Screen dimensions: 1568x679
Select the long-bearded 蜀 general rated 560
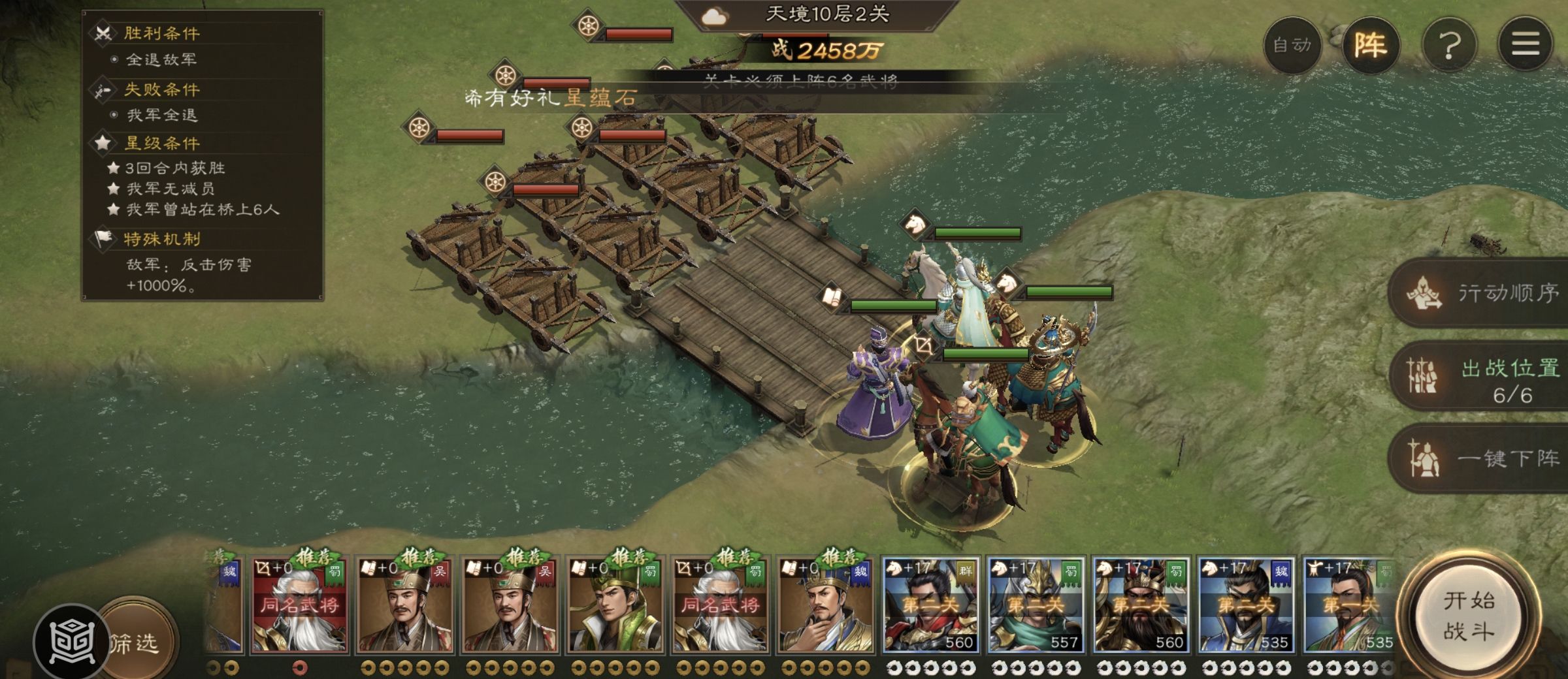(x=1141, y=605)
